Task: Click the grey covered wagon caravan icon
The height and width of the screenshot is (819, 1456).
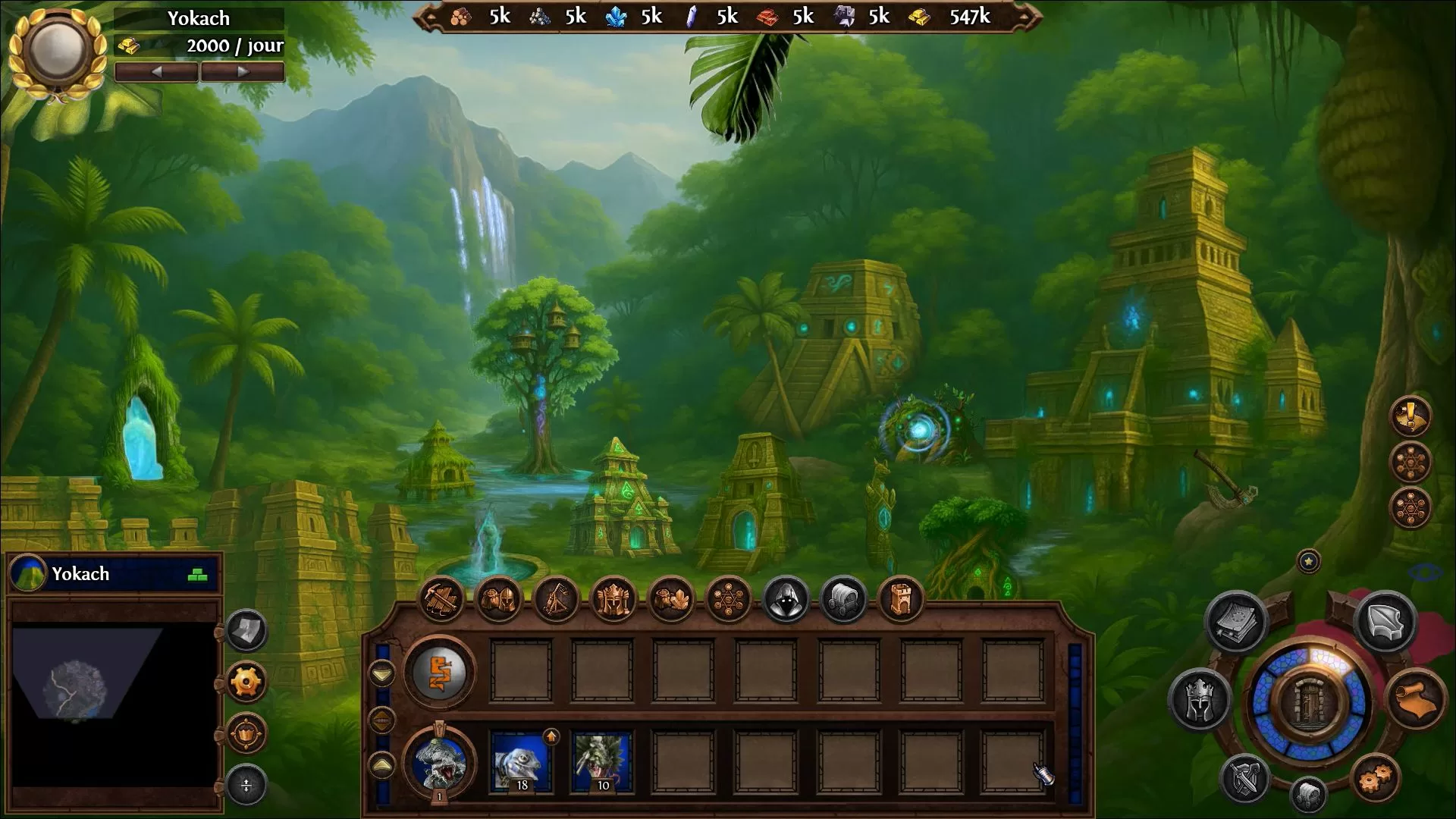Action: click(843, 599)
